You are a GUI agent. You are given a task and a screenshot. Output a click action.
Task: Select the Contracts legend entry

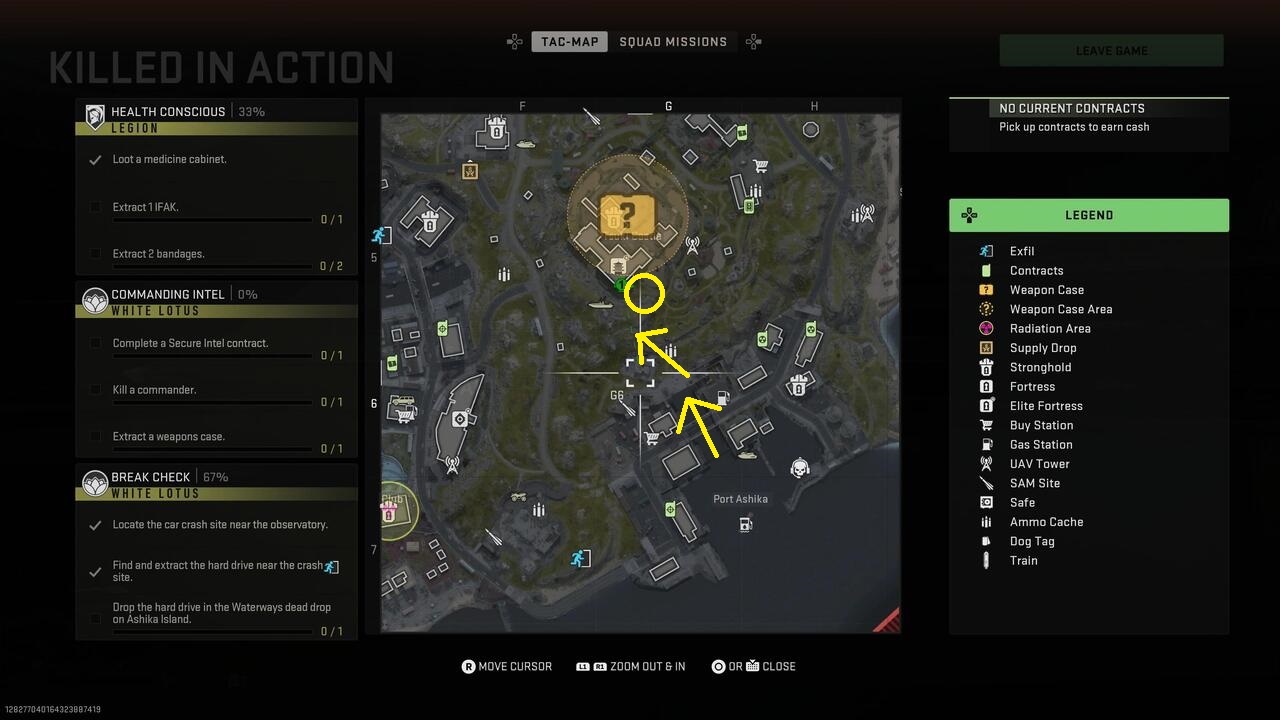coord(1036,271)
